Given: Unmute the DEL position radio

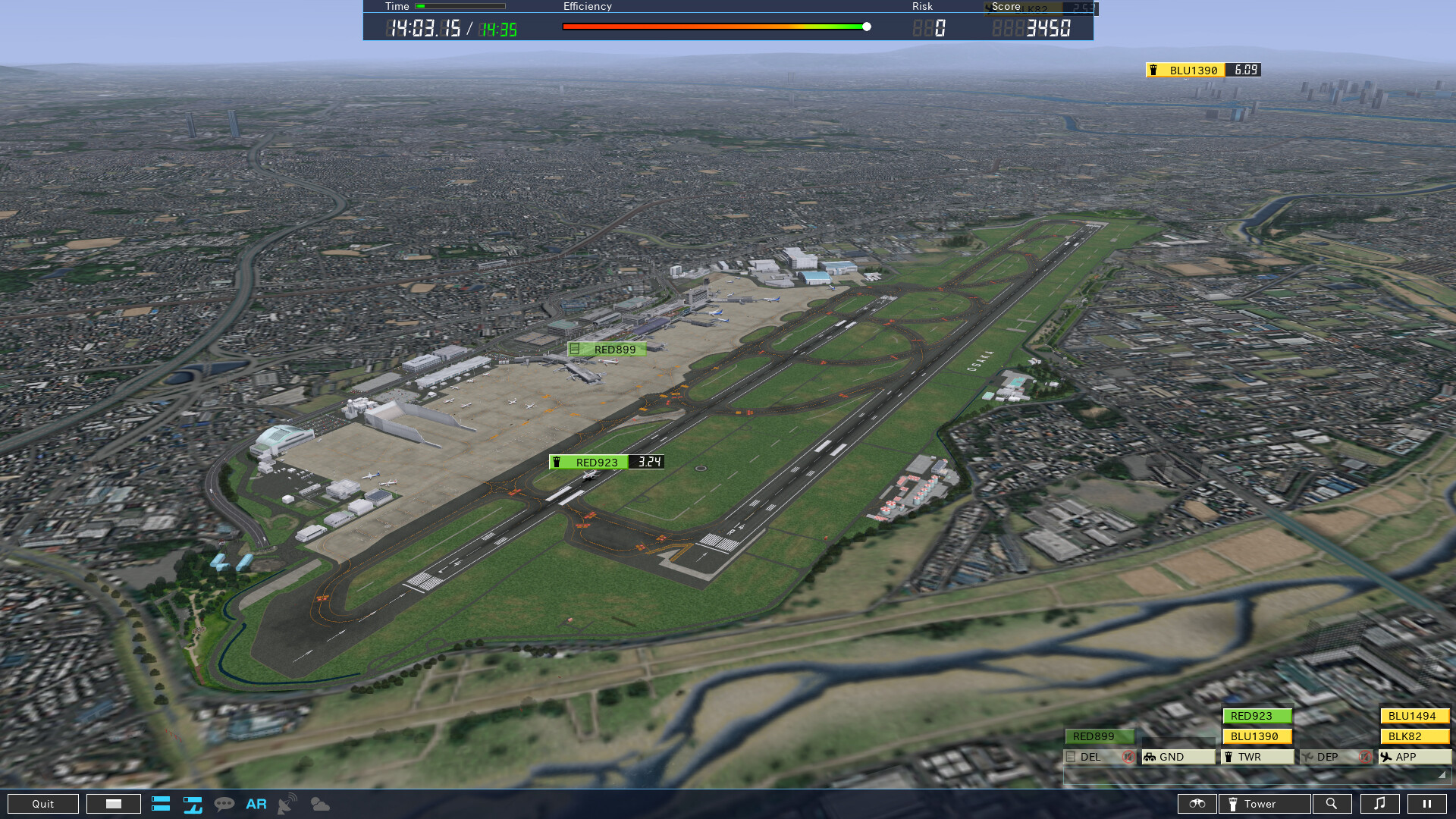Looking at the screenshot, I should (x=1129, y=756).
